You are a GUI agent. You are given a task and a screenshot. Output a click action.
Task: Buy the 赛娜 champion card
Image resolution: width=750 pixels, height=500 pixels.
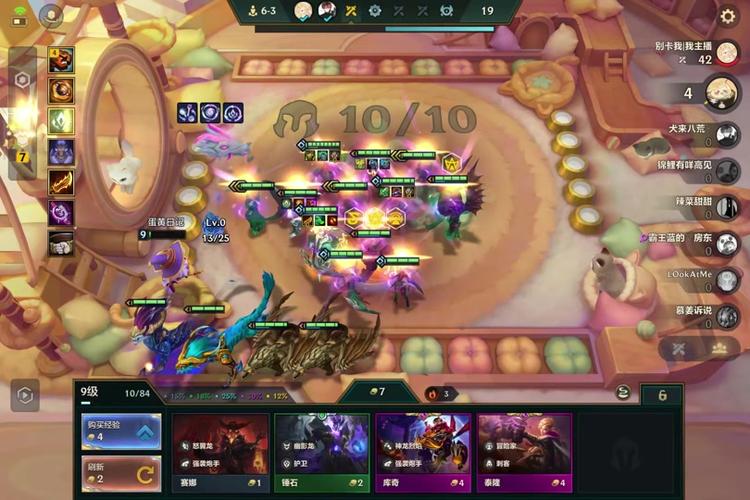pyautogui.click(x=220, y=450)
